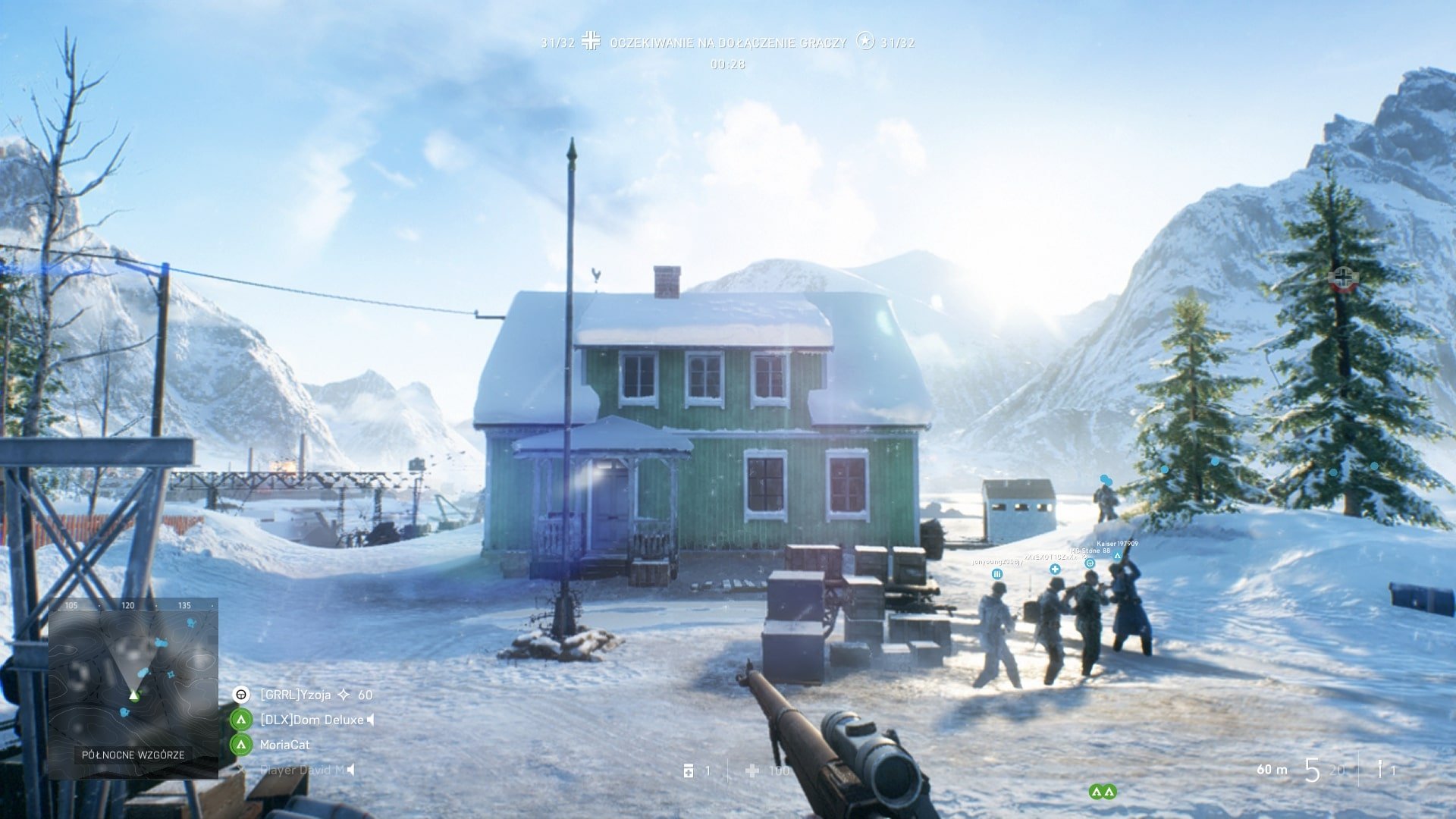This screenshot has height=819, width=1456.
Task: Click the health cross icon
Action: [752, 770]
